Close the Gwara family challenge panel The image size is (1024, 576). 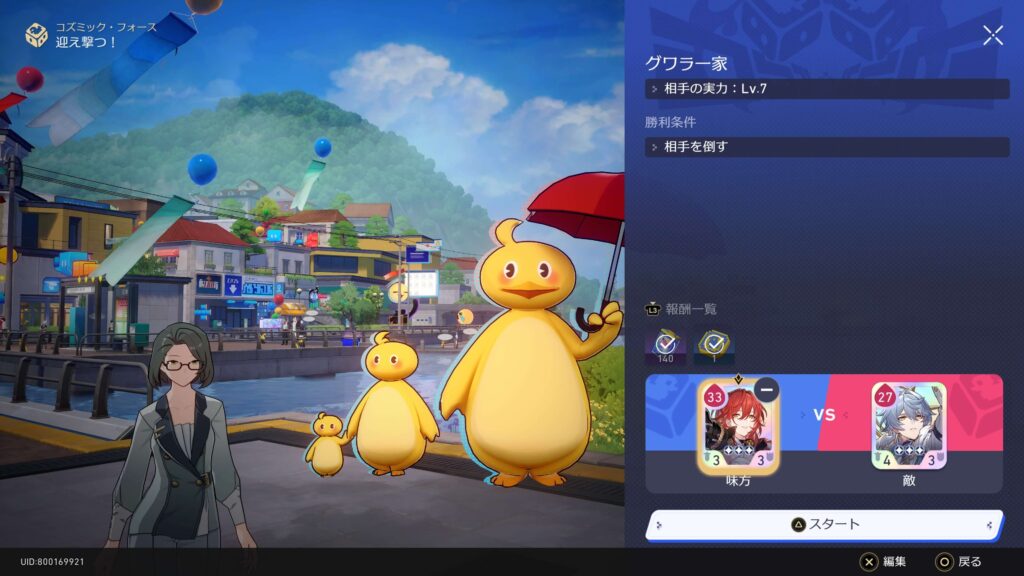pos(992,36)
